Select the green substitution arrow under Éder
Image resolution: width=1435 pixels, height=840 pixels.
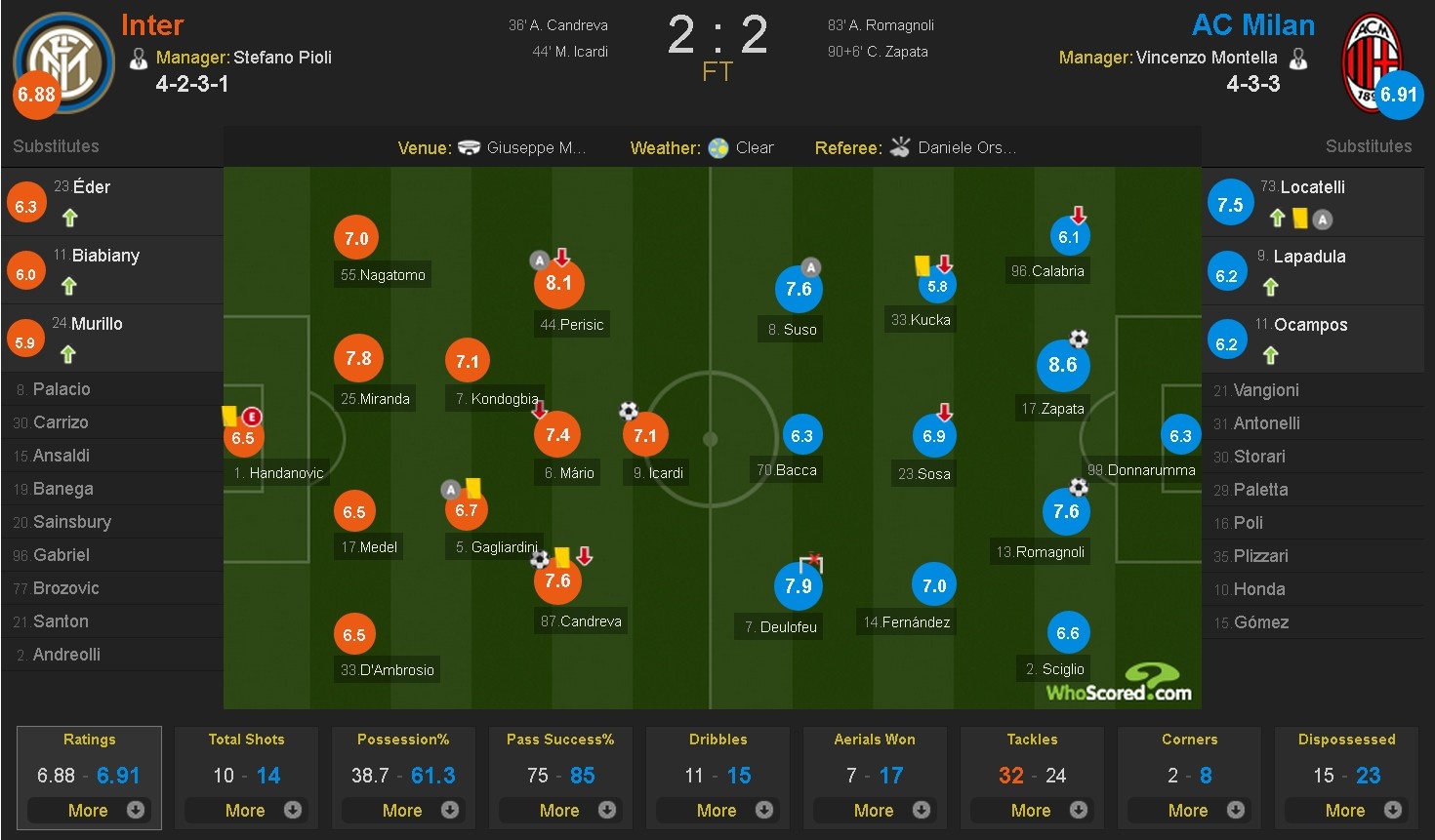69,219
